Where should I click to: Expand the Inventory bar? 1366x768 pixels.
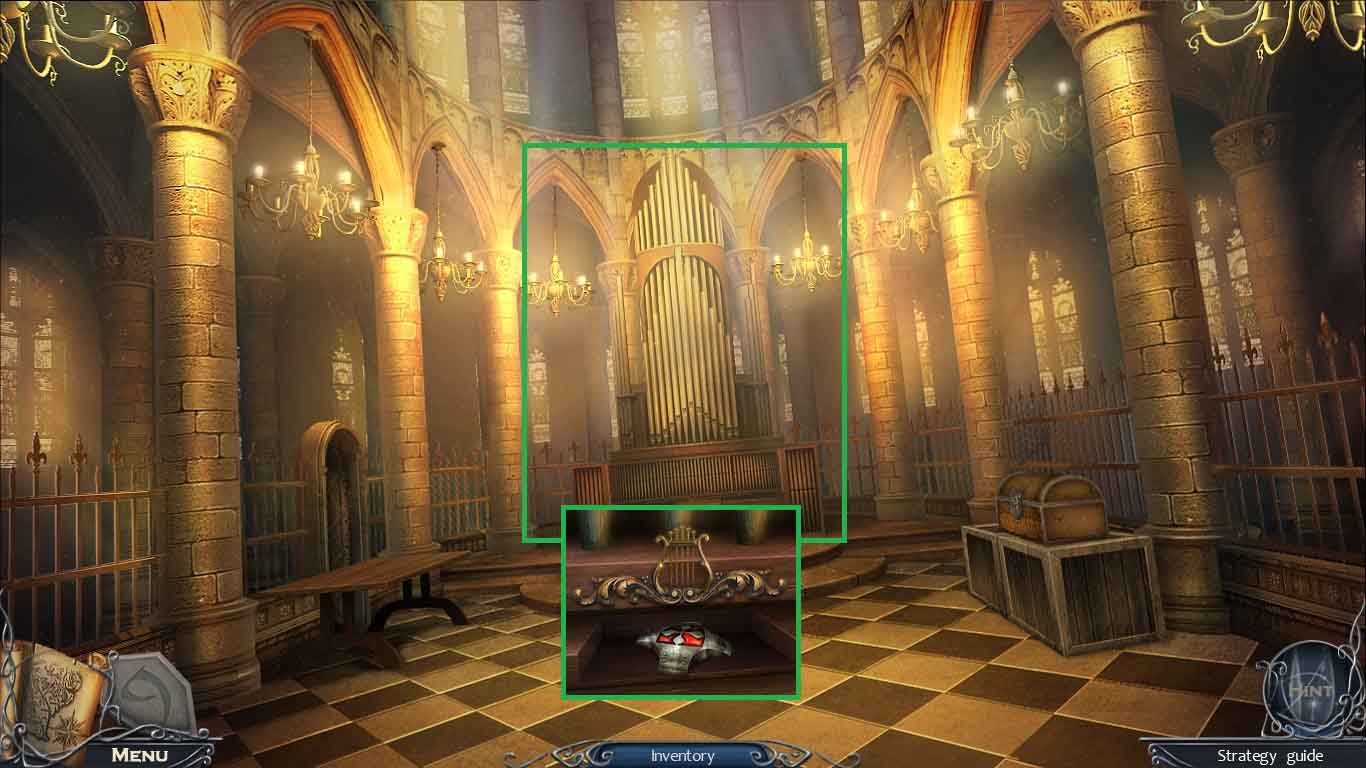point(683,757)
